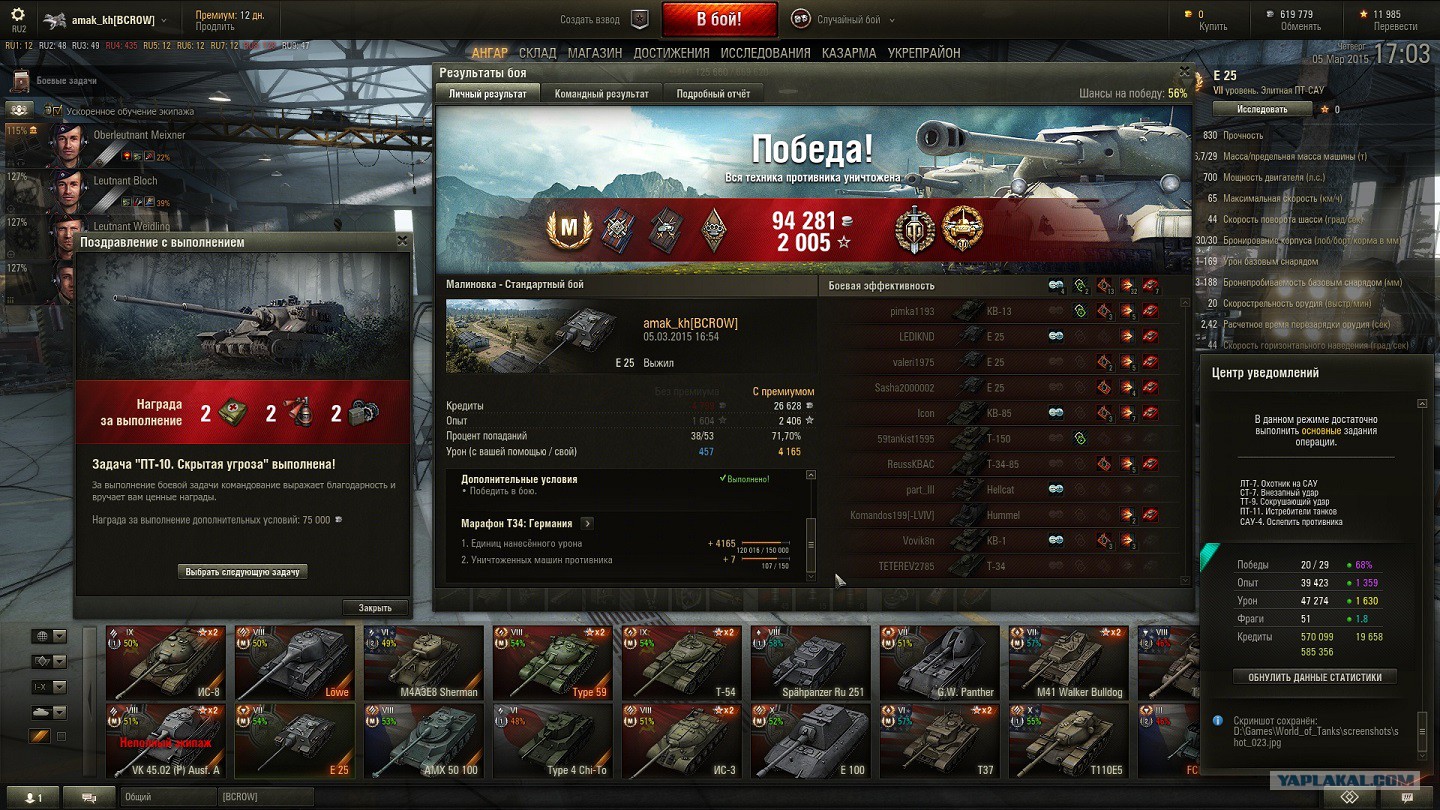Viewport: 1440px width, 810px height.
Task: Switch to the Командный результат tab
Action: coord(601,94)
